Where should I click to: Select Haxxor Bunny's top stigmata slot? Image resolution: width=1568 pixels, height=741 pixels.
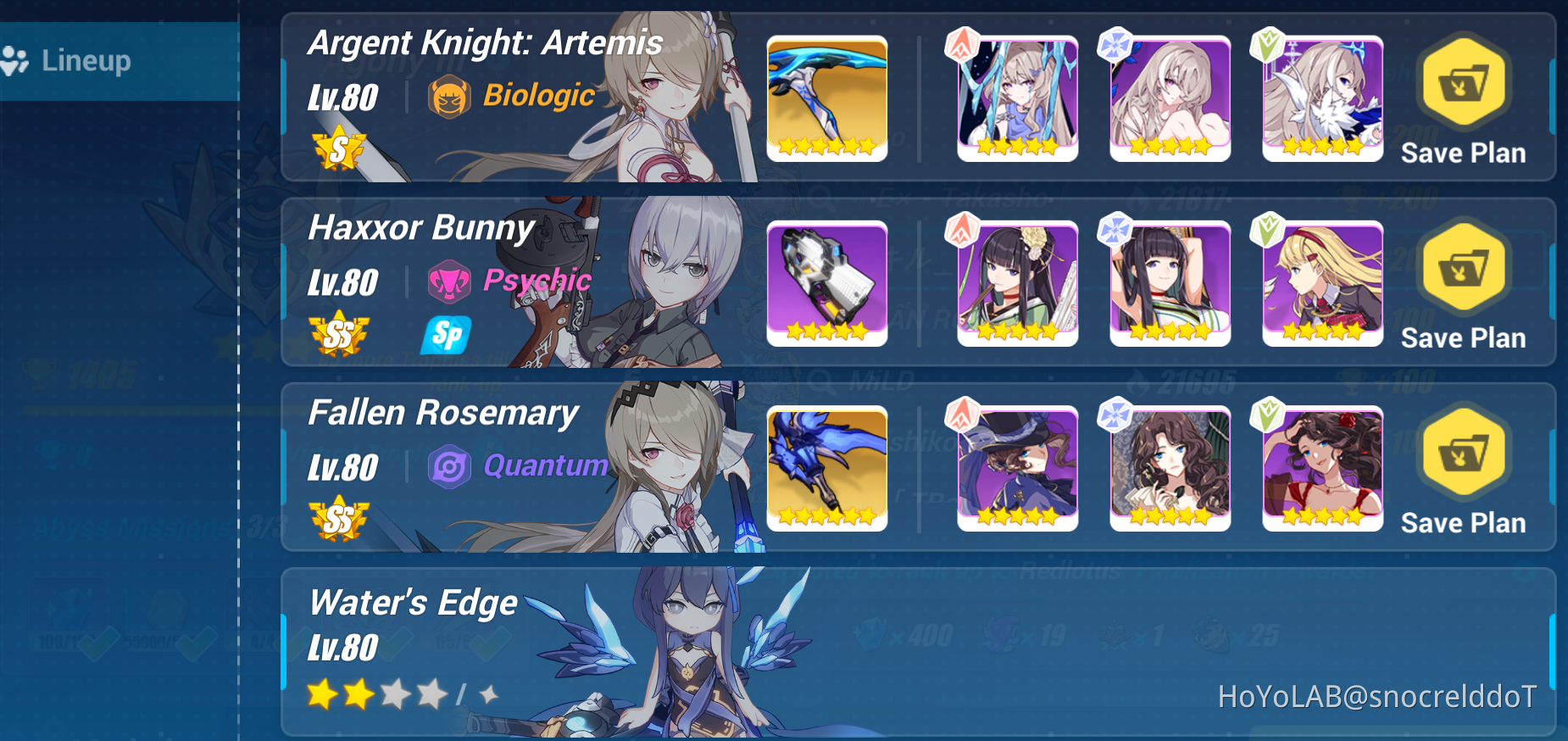(x=1016, y=281)
